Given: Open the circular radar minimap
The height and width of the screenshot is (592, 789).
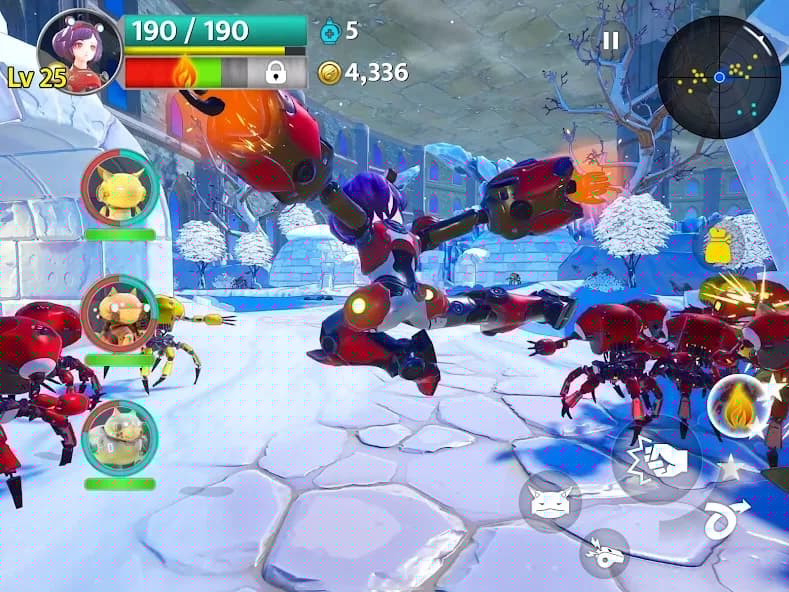Looking at the screenshot, I should (x=718, y=77).
